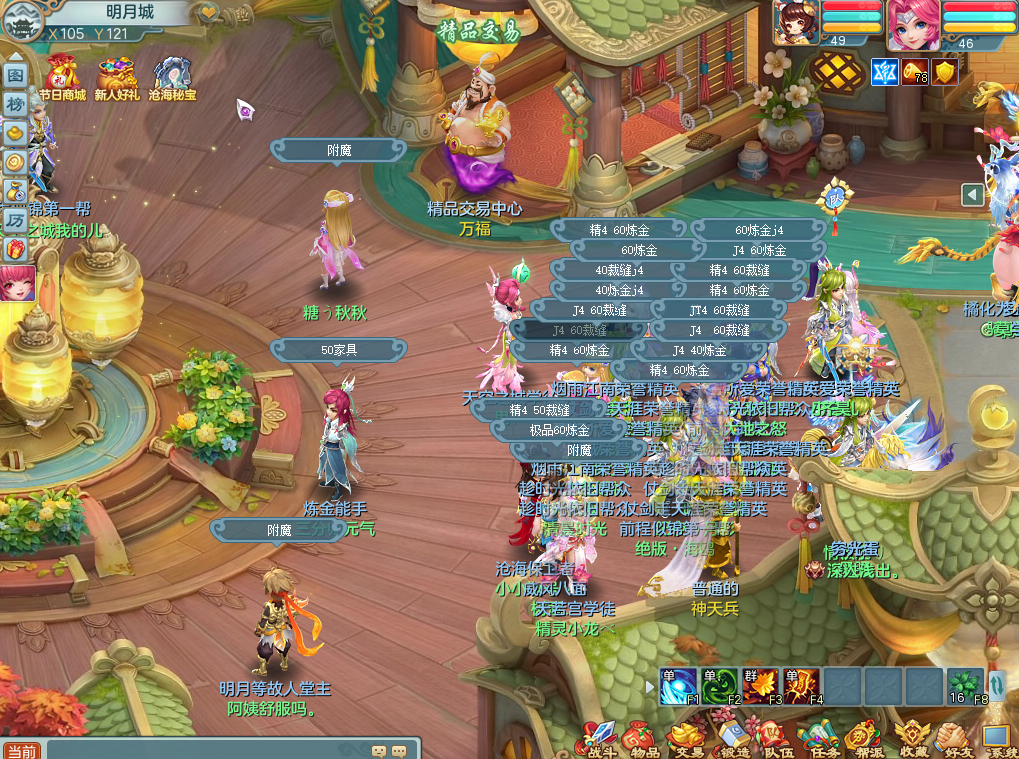Expand the right-side arrow panel
The height and width of the screenshot is (759, 1019).
[x=973, y=195]
